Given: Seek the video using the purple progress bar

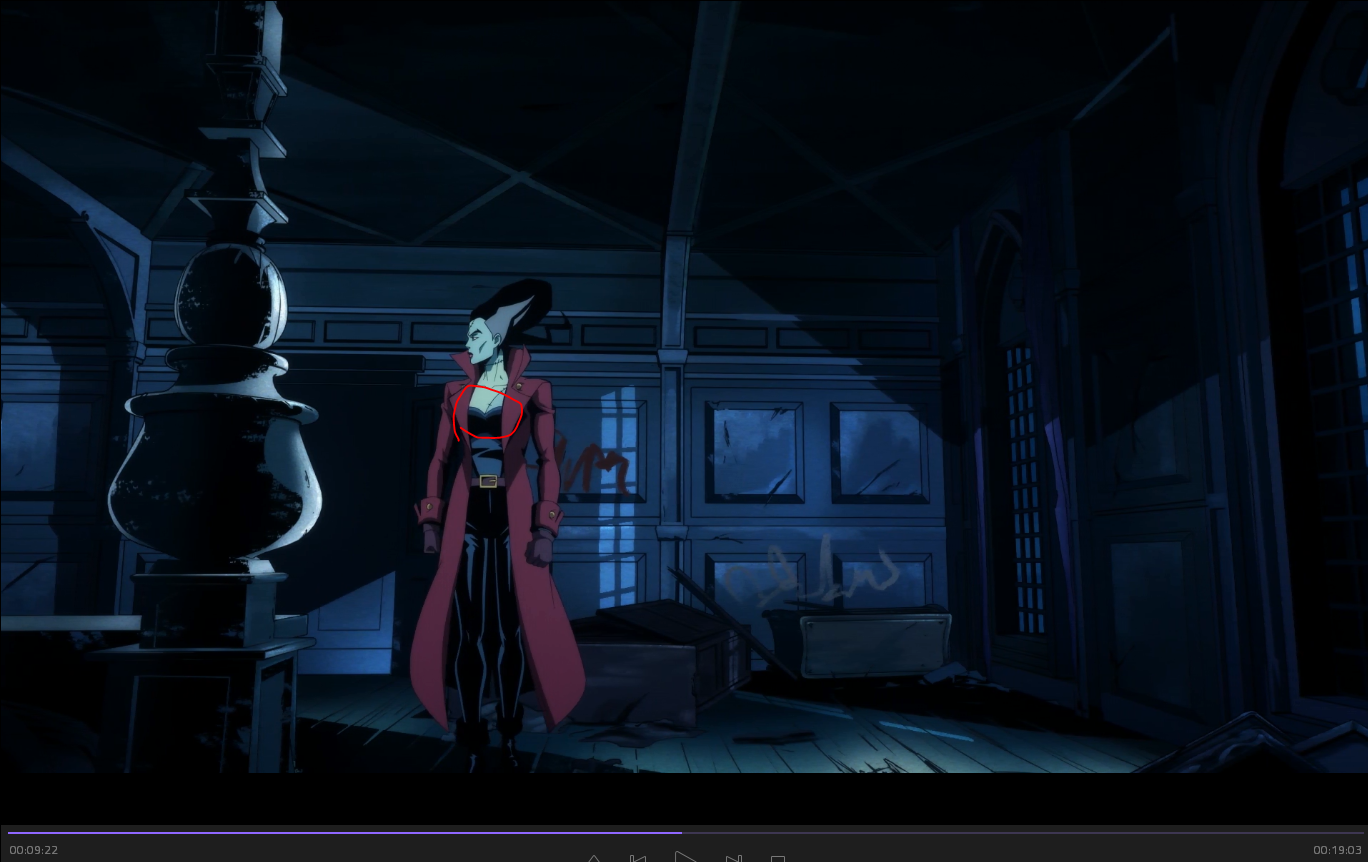Looking at the screenshot, I should point(684,832).
